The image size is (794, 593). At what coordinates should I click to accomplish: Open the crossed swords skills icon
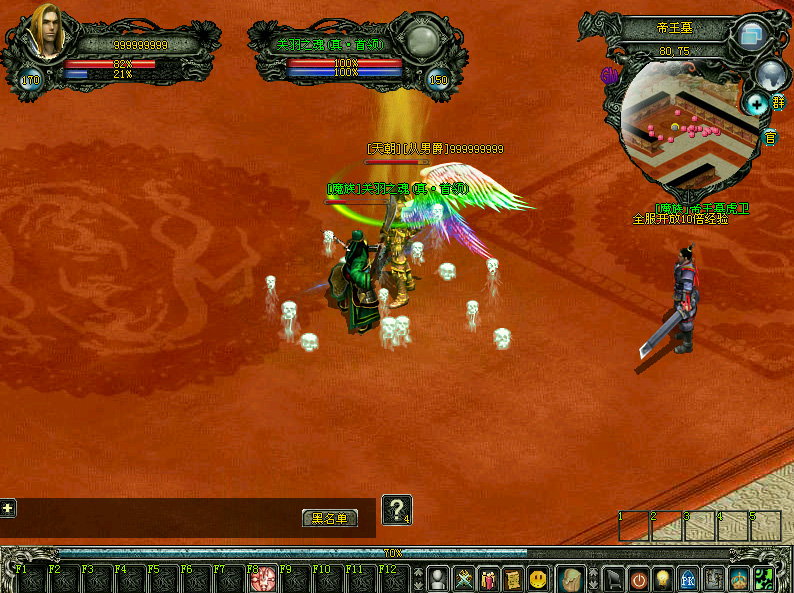pyautogui.click(x=464, y=578)
